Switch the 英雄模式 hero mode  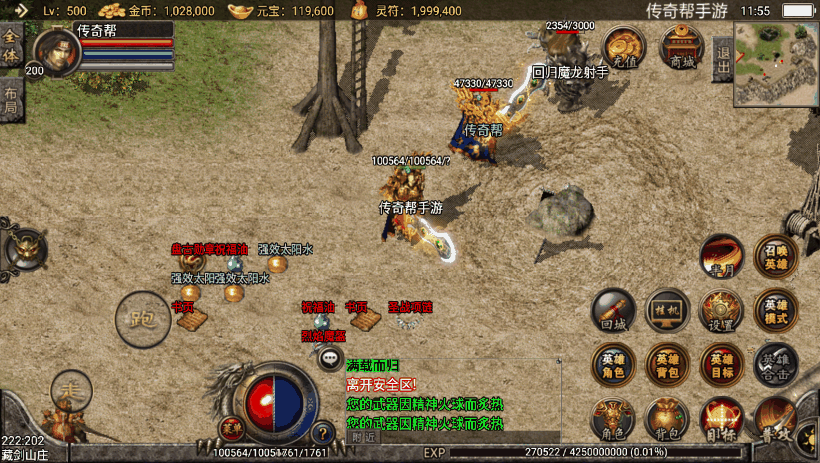coord(776,310)
